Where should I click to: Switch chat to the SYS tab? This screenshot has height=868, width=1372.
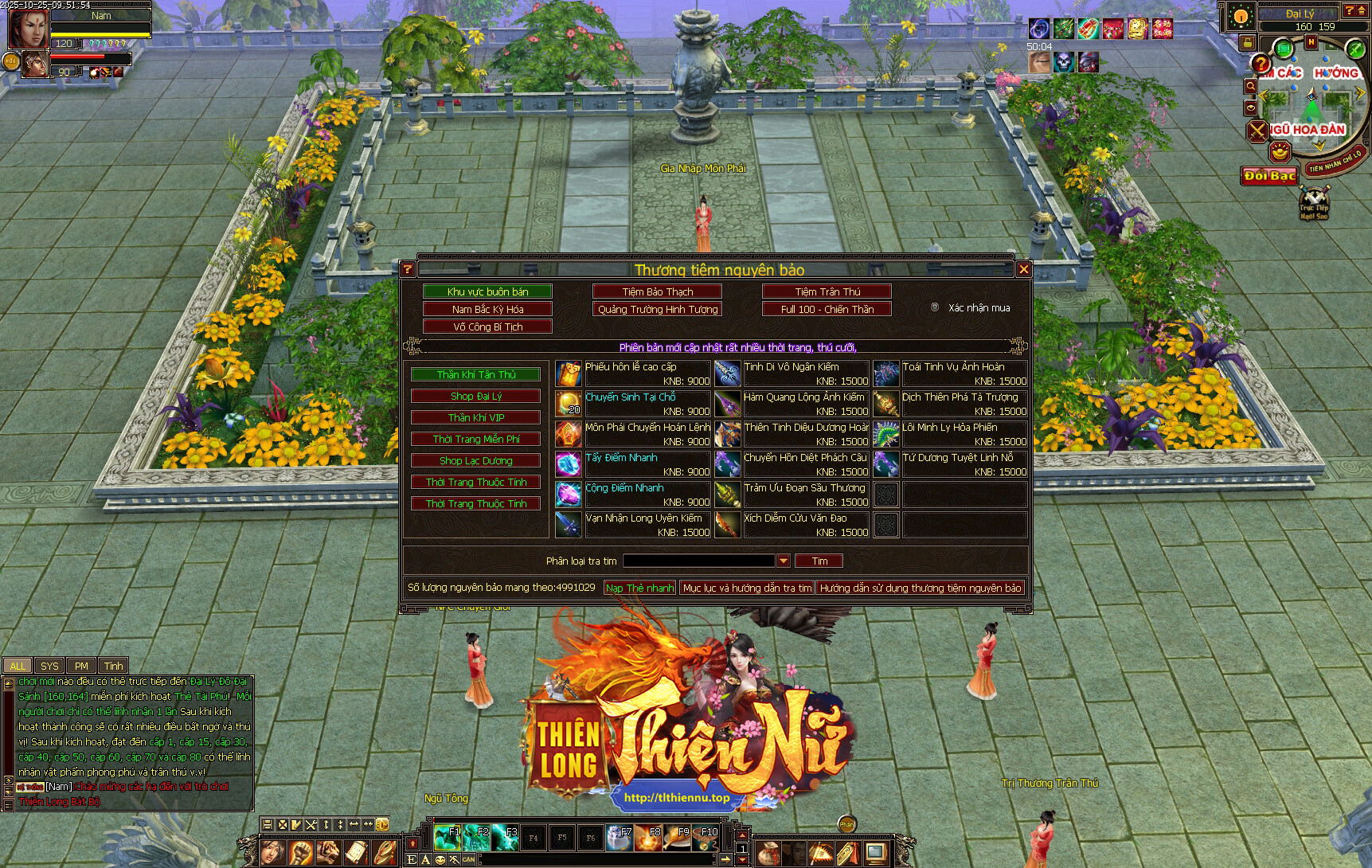tap(49, 666)
